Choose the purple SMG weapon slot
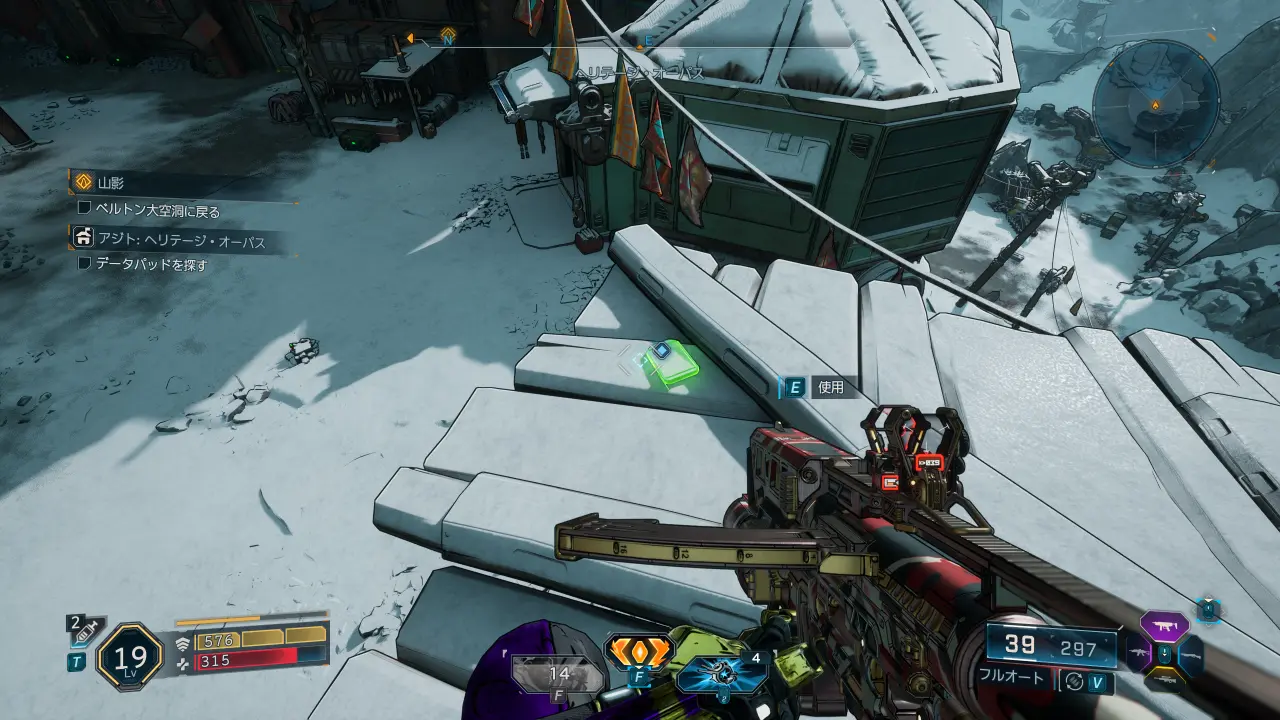This screenshot has height=720, width=1280. click(x=1165, y=627)
